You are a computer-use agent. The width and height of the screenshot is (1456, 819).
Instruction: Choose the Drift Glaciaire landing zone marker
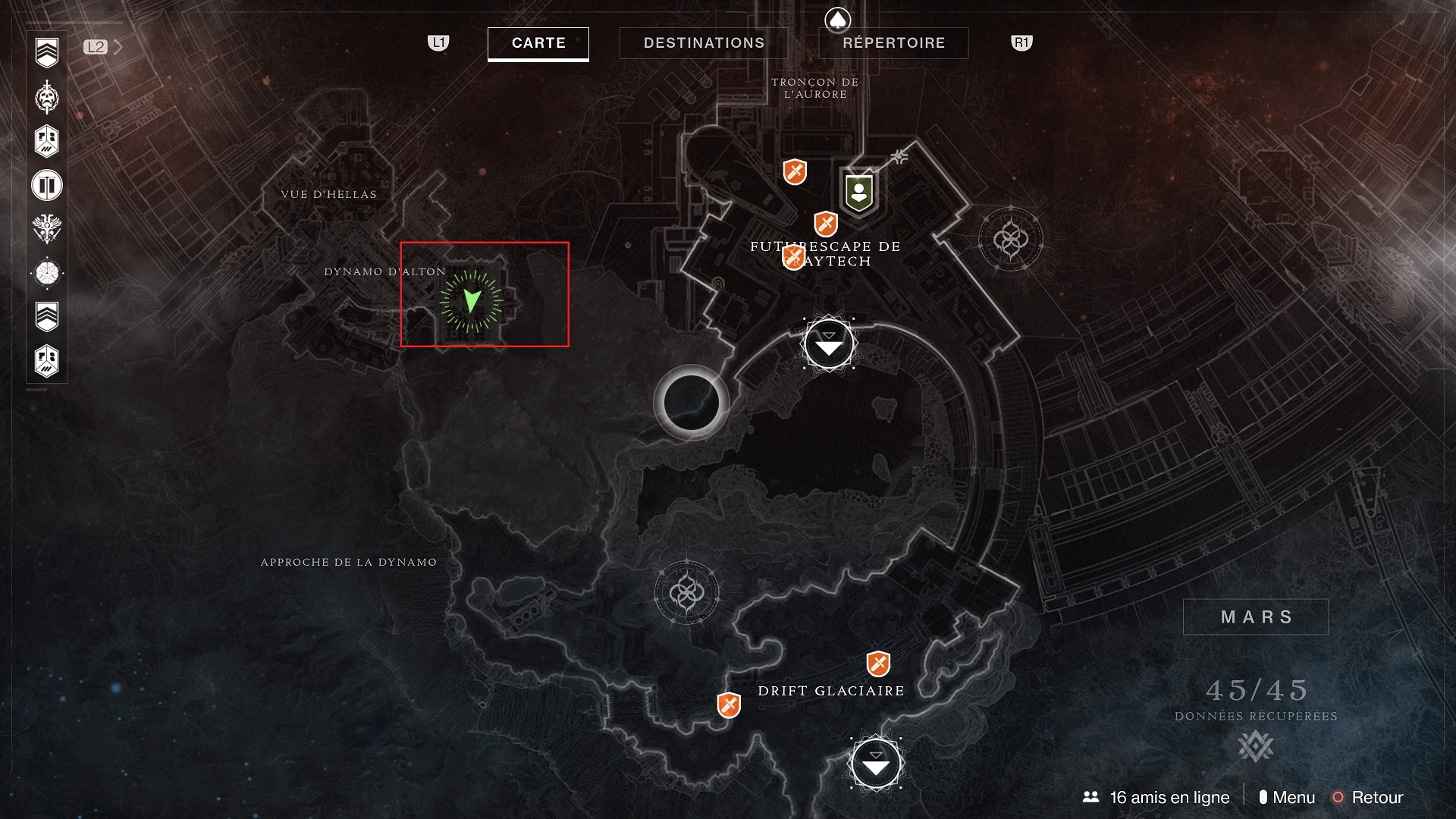pos(876,764)
